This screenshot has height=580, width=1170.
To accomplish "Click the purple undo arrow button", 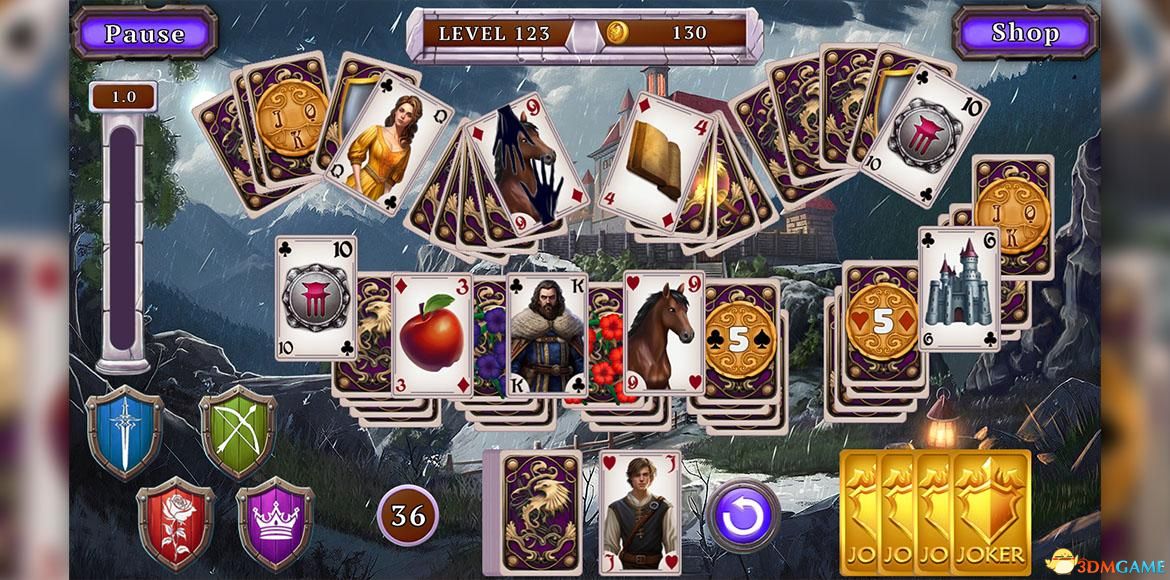I will pos(743,515).
